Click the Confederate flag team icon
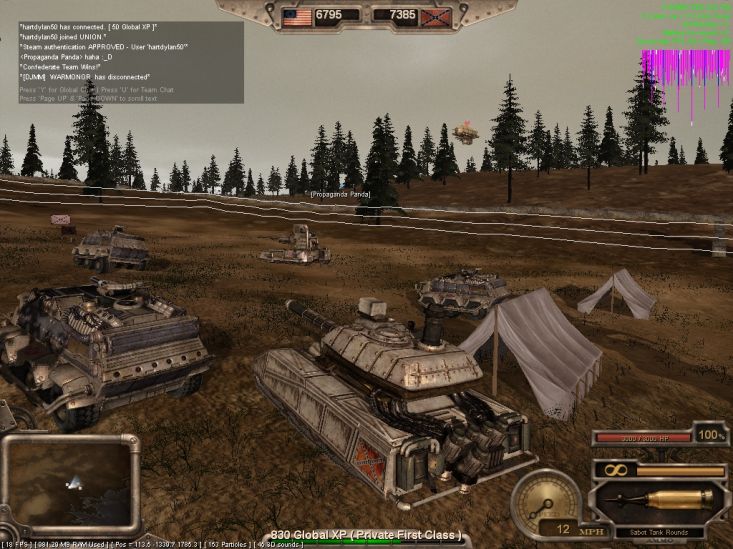This screenshot has width=733, height=549. point(435,16)
